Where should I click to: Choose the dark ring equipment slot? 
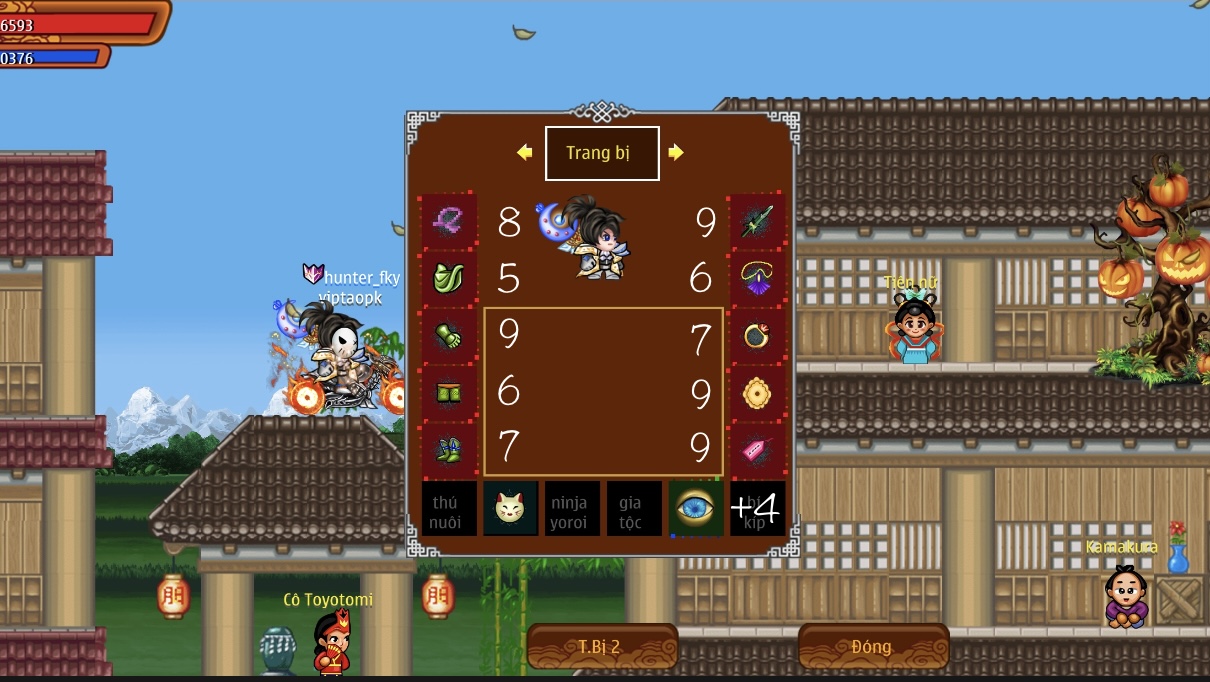click(x=757, y=336)
